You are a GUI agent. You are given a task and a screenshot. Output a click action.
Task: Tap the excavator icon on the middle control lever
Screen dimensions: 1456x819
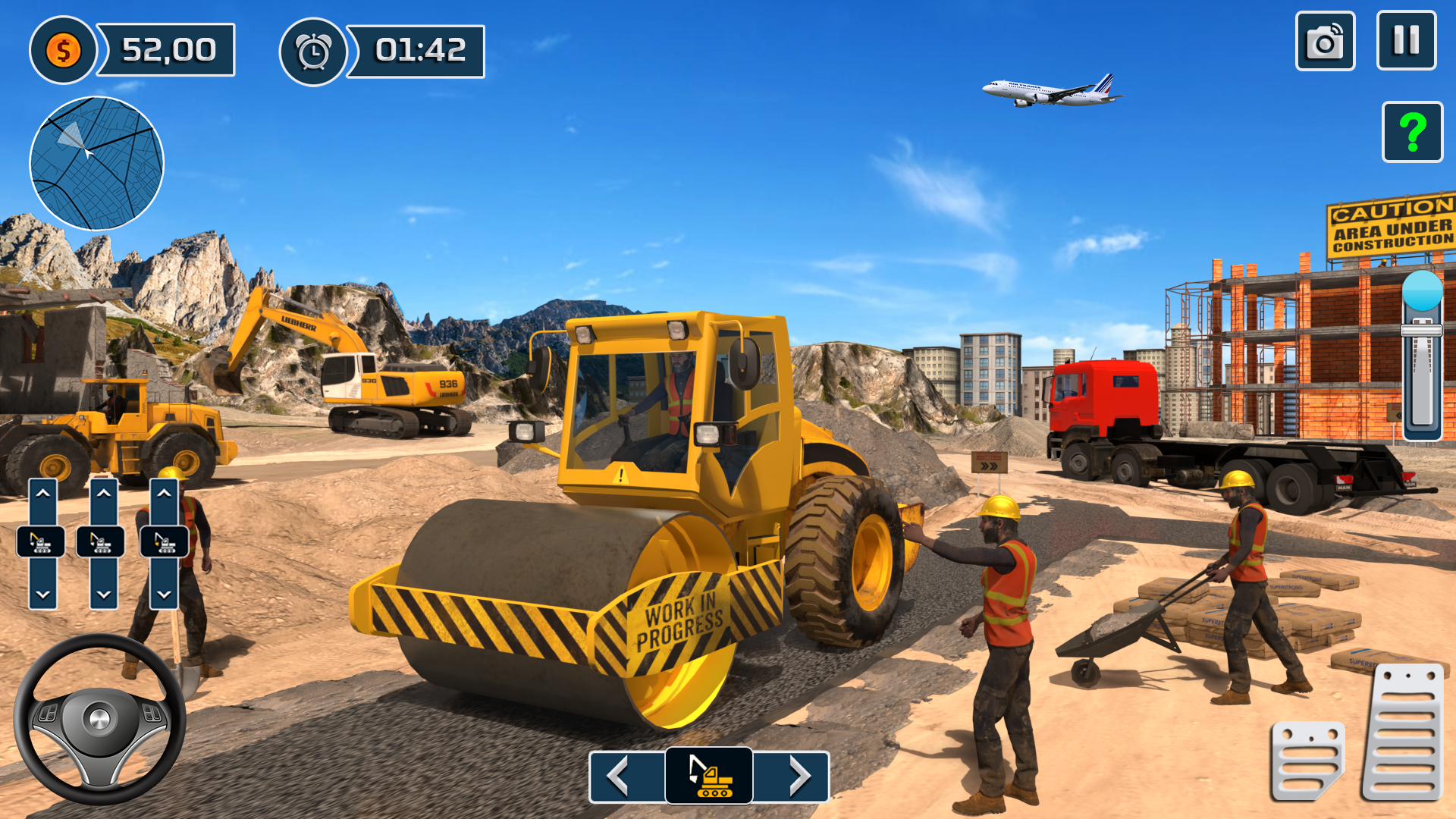[x=102, y=543]
